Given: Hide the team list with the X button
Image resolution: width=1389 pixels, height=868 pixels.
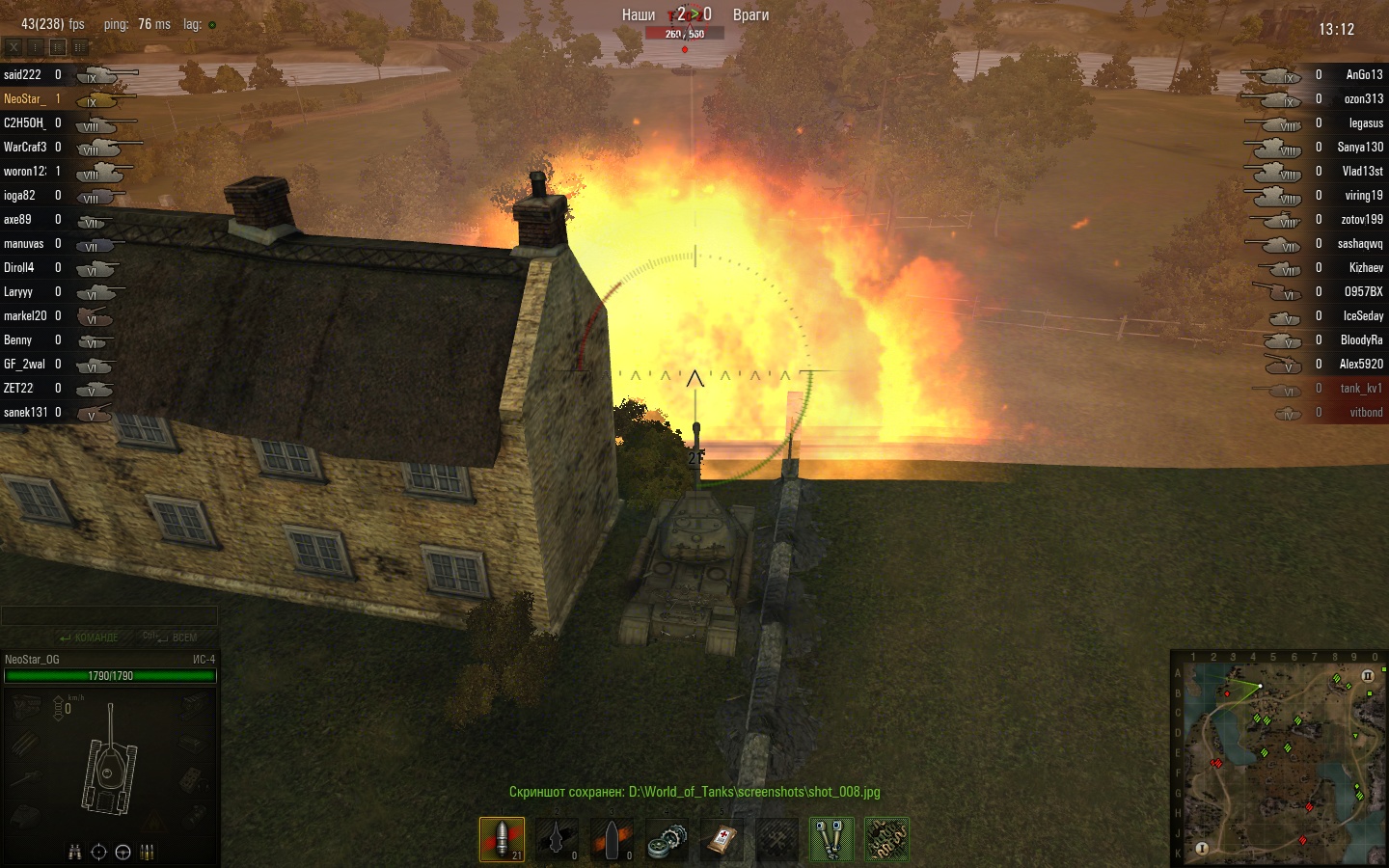Looking at the screenshot, I should click(14, 46).
